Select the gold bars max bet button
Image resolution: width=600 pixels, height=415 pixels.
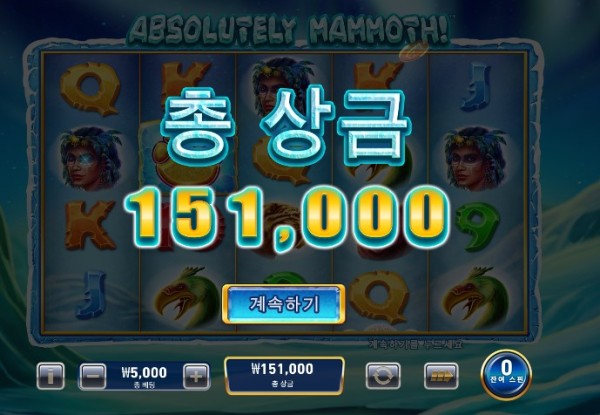(x=441, y=376)
